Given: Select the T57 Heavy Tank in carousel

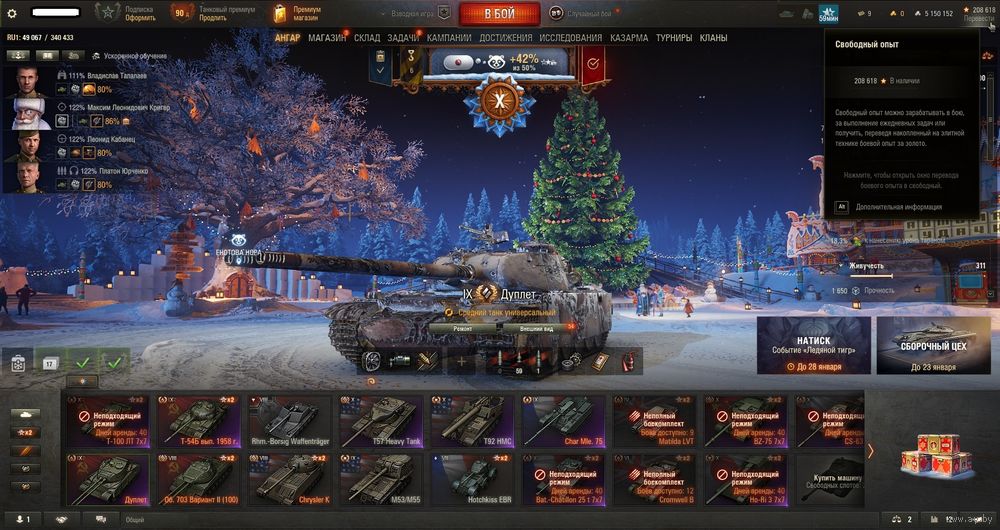Looking at the screenshot, I should click(382, 419).
